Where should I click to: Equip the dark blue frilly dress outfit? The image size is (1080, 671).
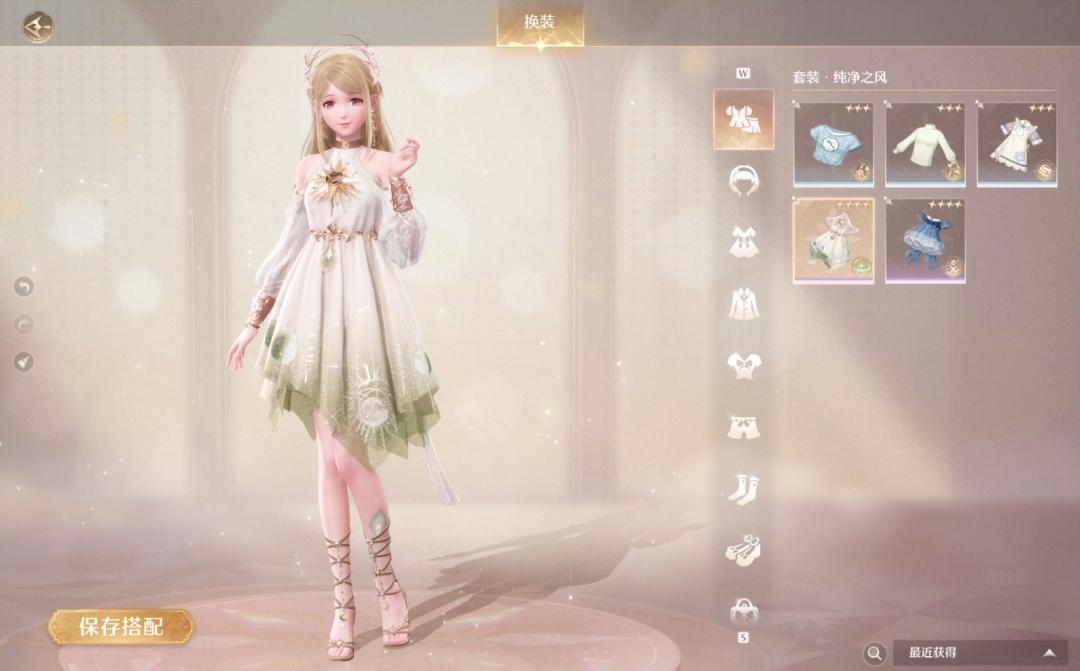(x=925, y=240)
